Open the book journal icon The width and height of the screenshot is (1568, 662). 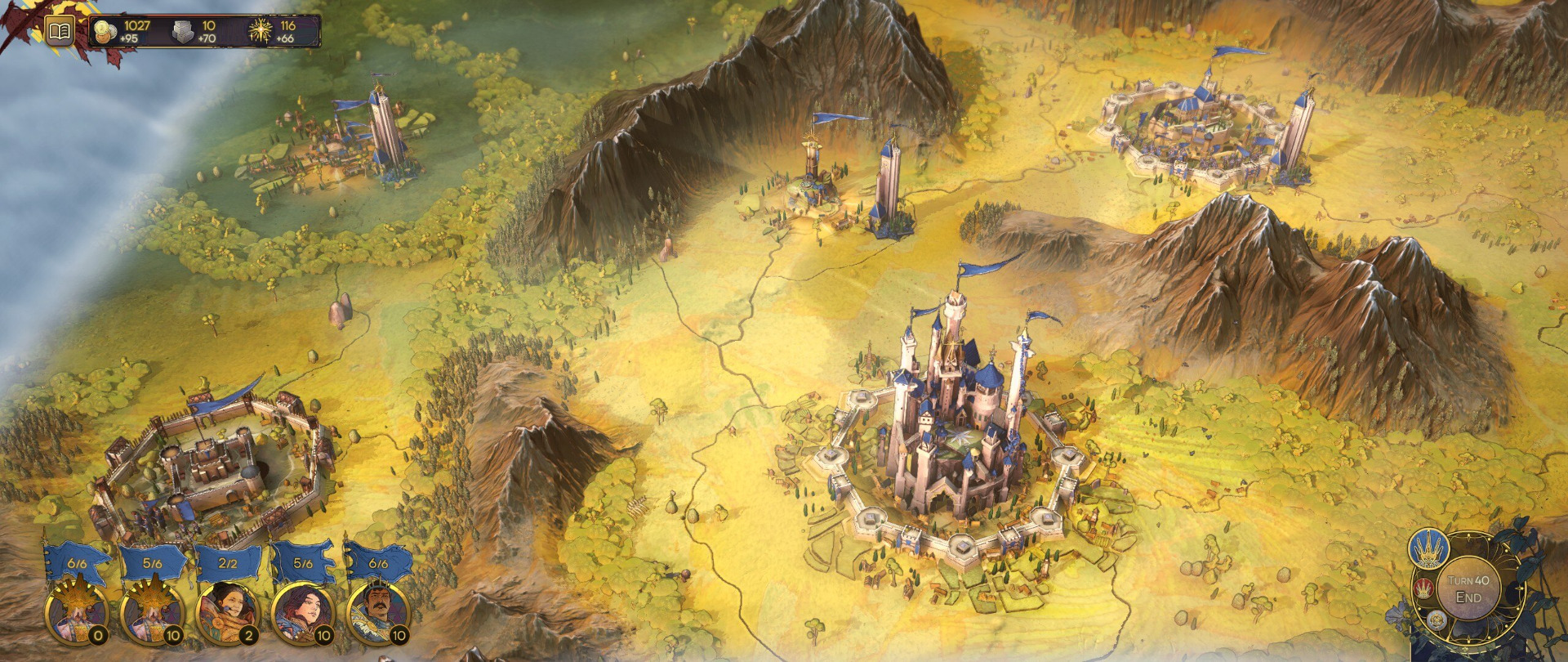coord(59,32)
